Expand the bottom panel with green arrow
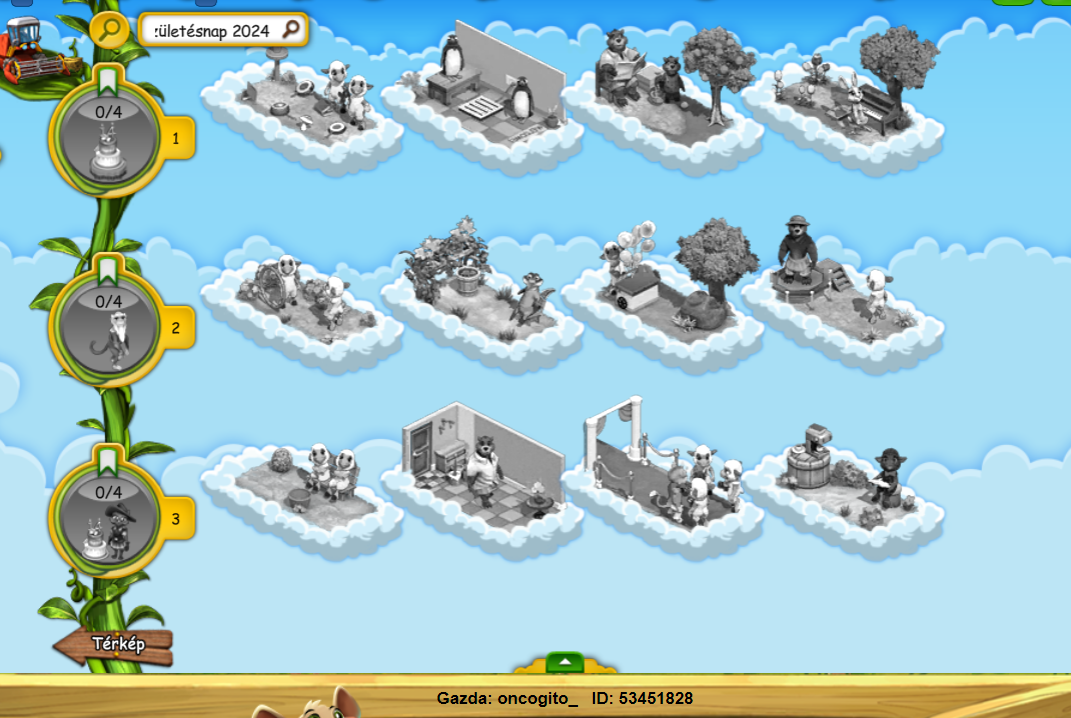The image size is (1071, 718). 565,662
